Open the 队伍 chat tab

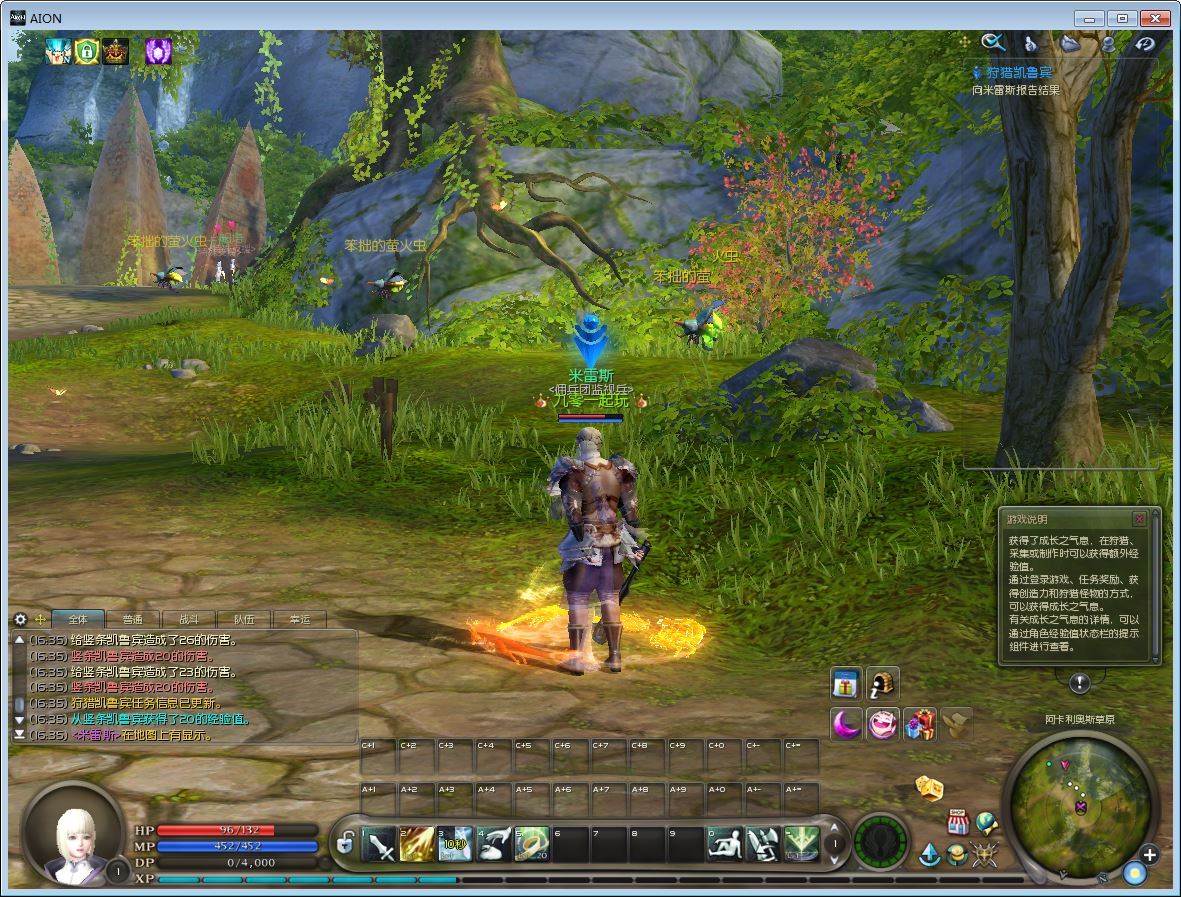(244, 620)
